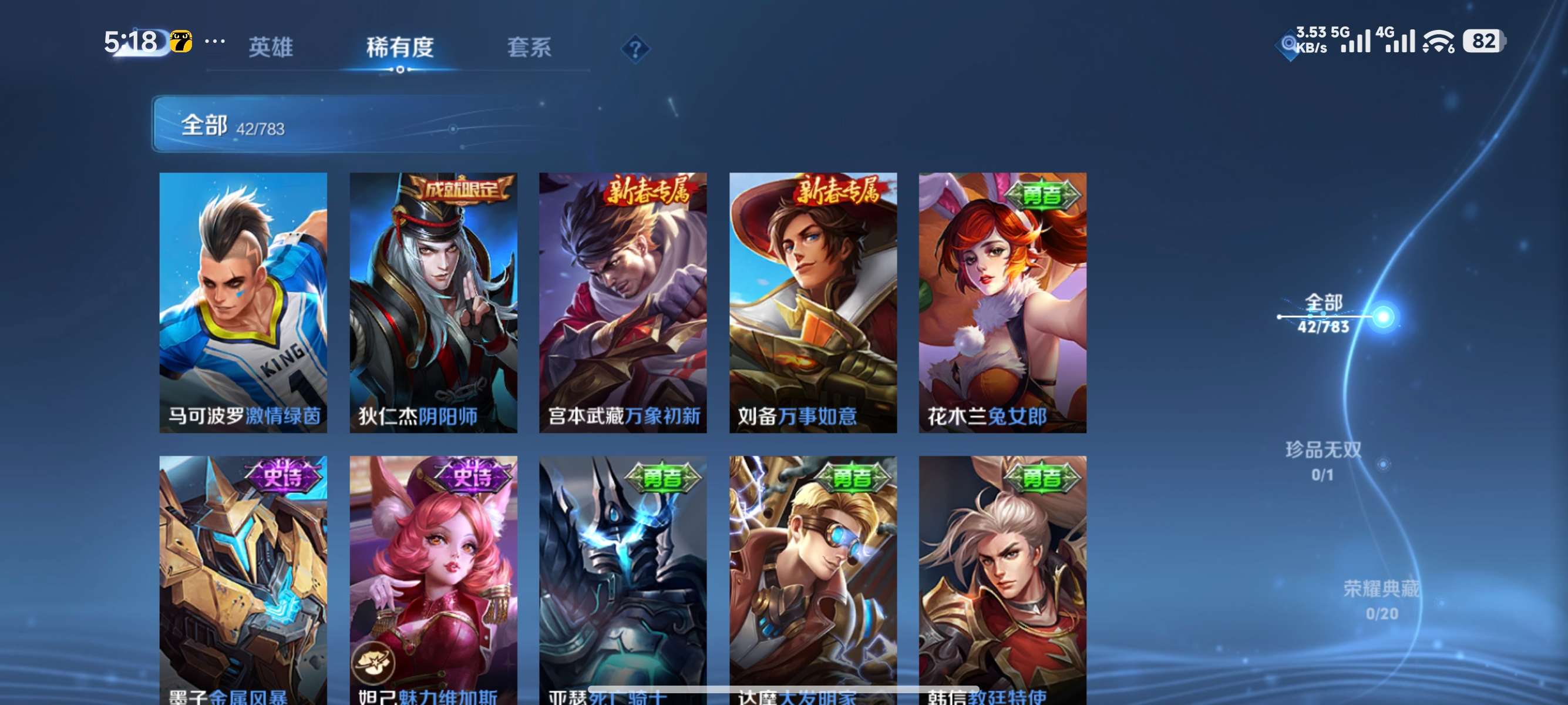The height and width of the screenshot is (705, 1568).
Task: Open the 墨子 金属风暴 epic skin
Action: pyautogui.click(x=243, y=578)
